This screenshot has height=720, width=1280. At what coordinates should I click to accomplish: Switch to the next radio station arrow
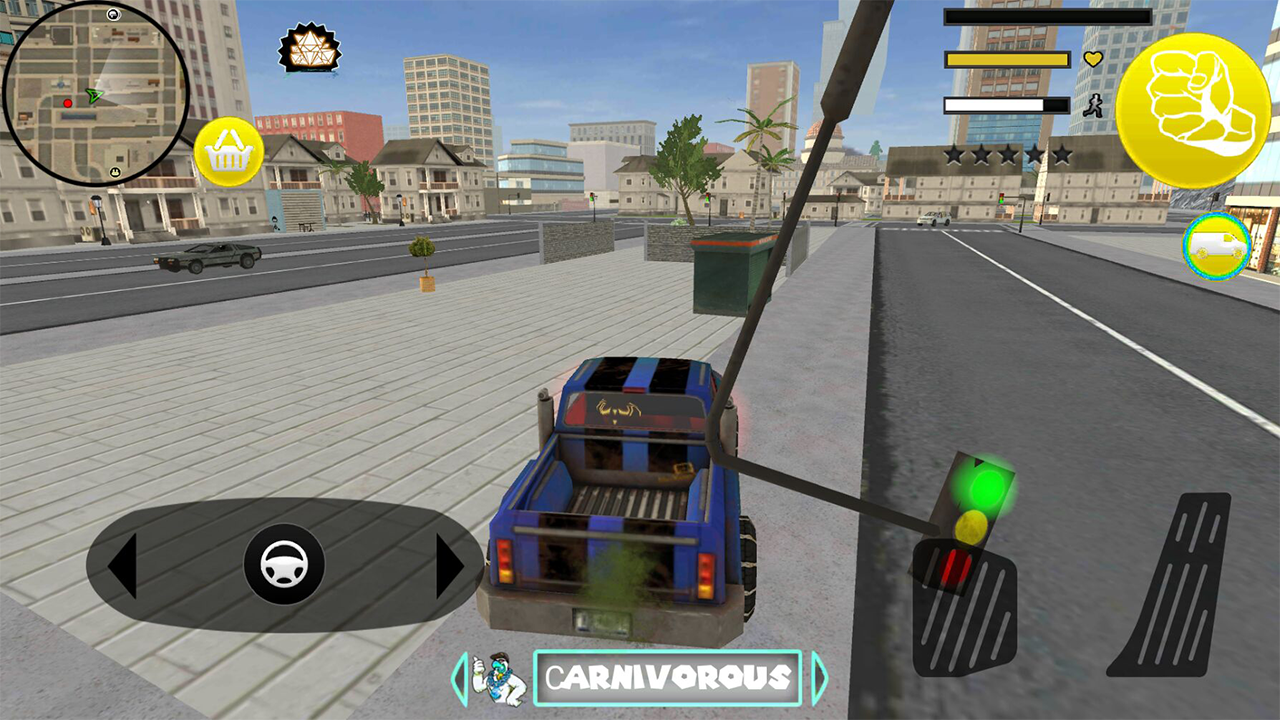(x=819, y=678)
